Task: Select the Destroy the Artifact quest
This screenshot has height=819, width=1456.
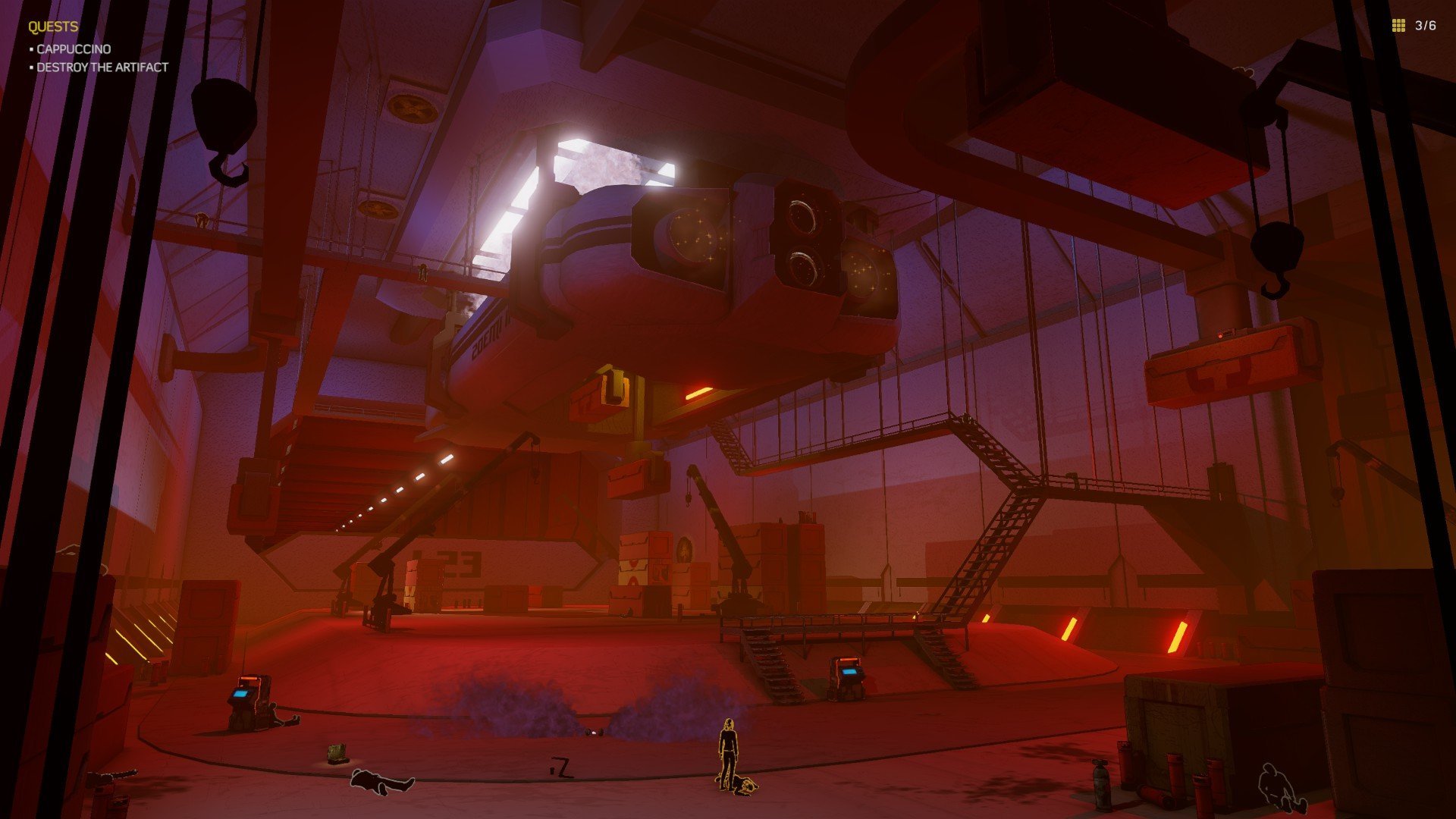Action: click(x=102, y=67)
